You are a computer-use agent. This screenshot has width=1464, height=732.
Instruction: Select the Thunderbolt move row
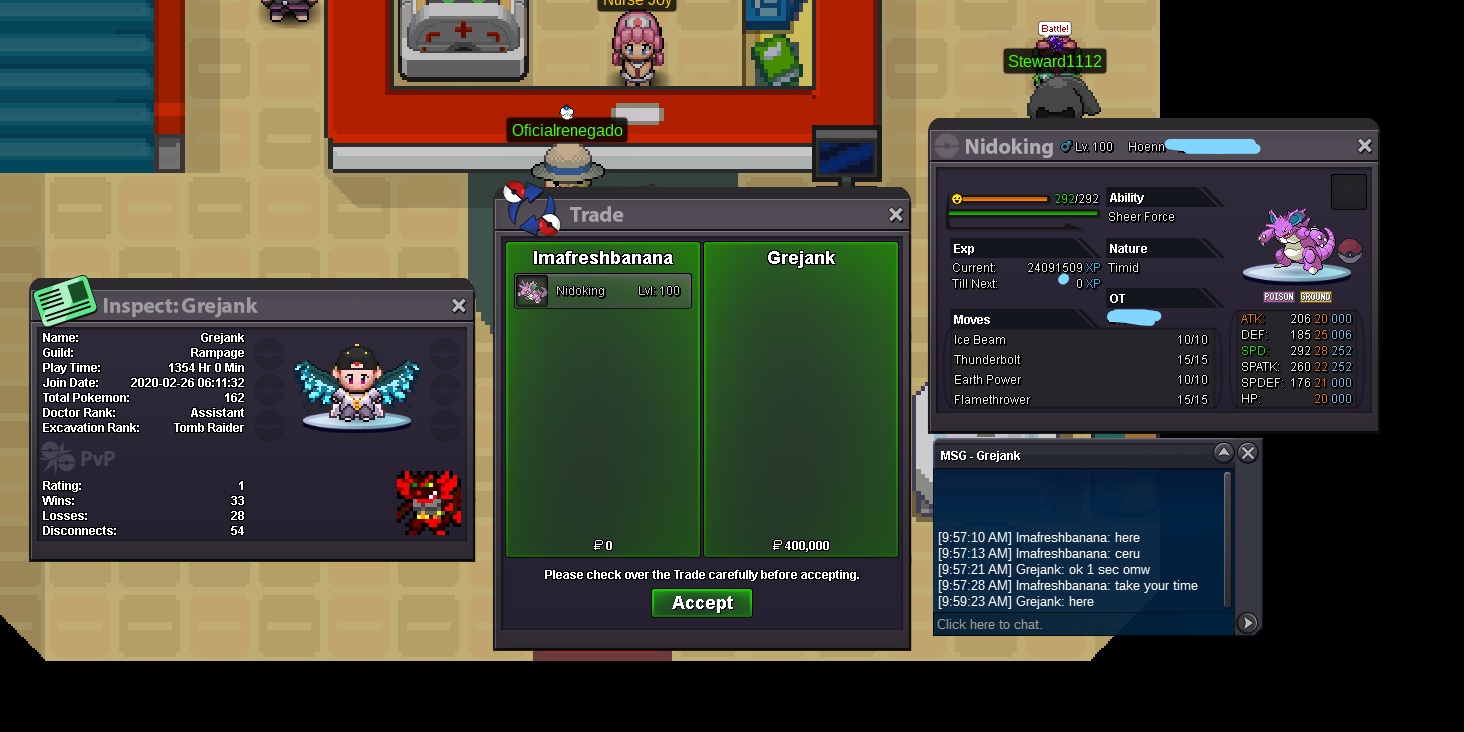pos(1080,360)
